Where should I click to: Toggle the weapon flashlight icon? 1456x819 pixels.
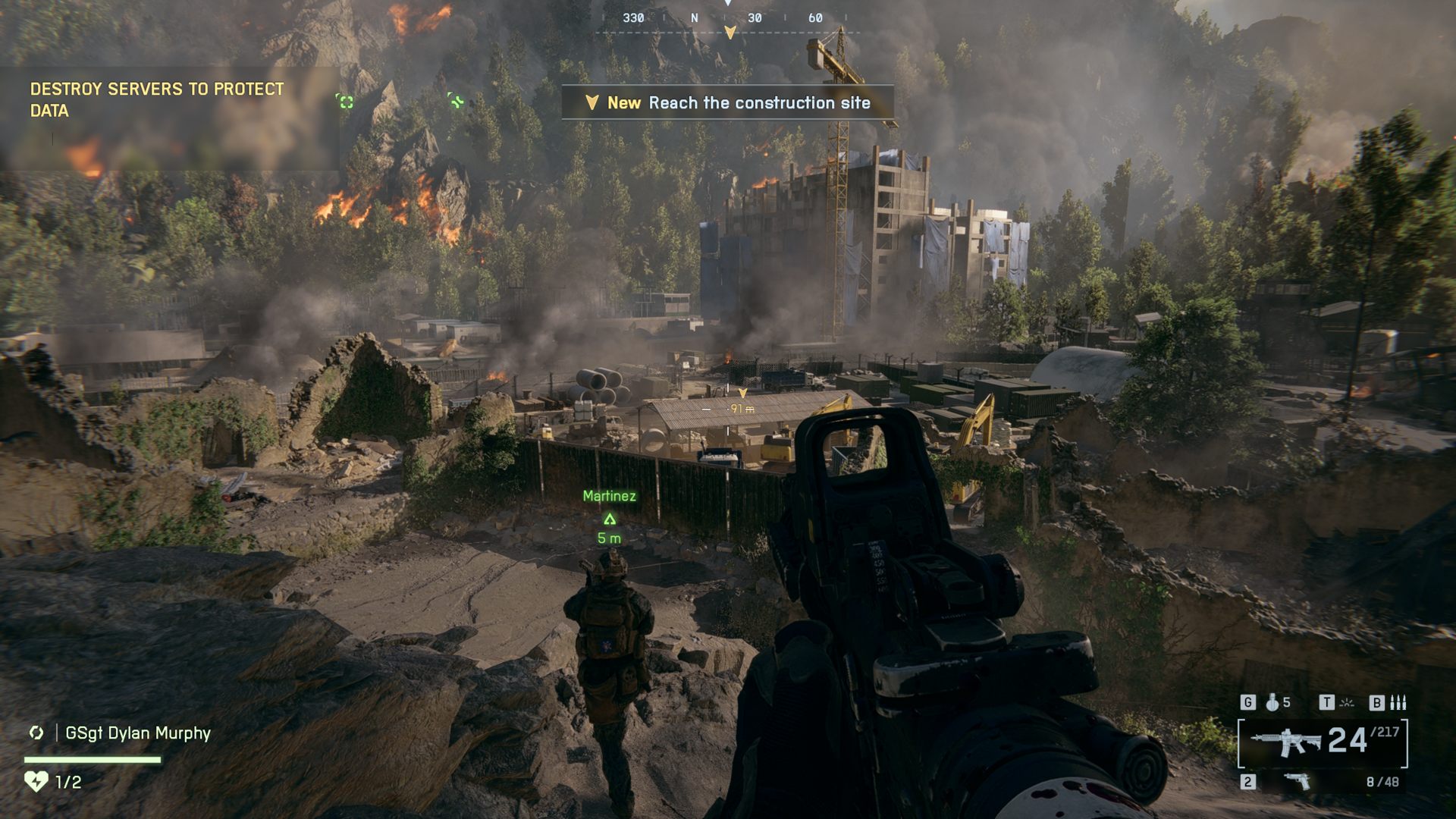tap(1347, 703)
